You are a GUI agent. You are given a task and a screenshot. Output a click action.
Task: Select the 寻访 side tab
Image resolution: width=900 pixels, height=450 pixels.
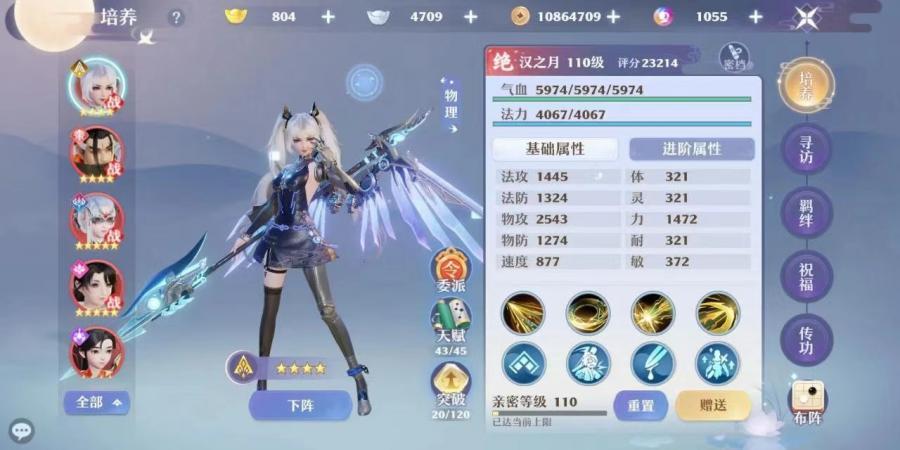806,150
